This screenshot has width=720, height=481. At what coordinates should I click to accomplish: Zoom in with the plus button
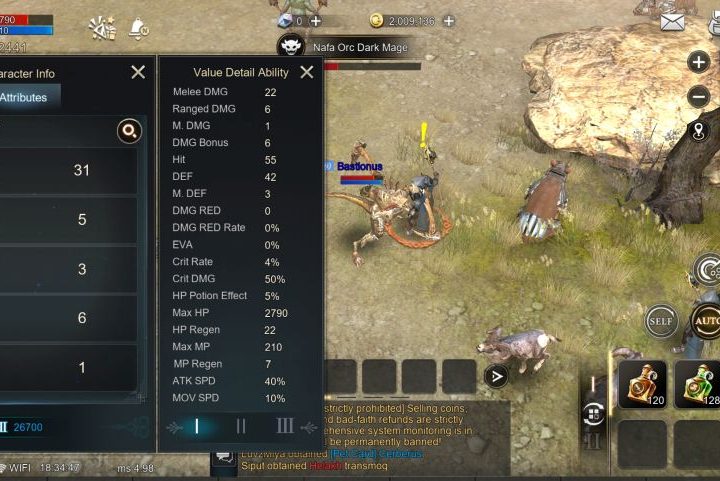pos(699,62)
